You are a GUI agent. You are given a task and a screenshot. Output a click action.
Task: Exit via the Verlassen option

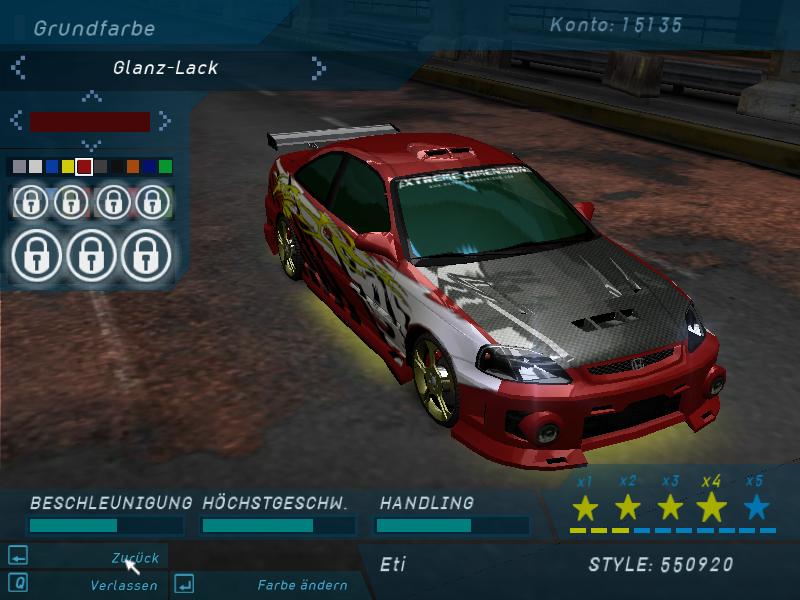click(x=123, y=585)
